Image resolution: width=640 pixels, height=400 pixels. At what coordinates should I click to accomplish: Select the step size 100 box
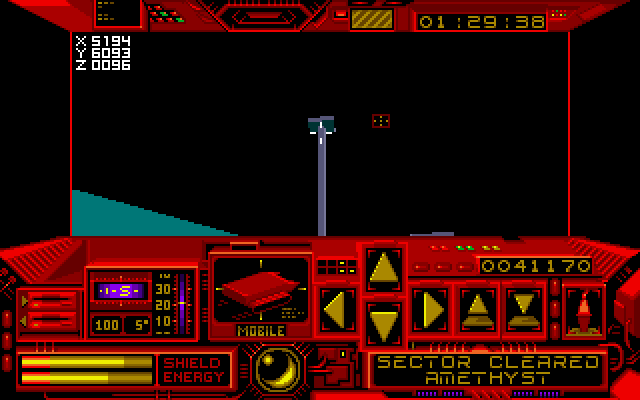106,325
